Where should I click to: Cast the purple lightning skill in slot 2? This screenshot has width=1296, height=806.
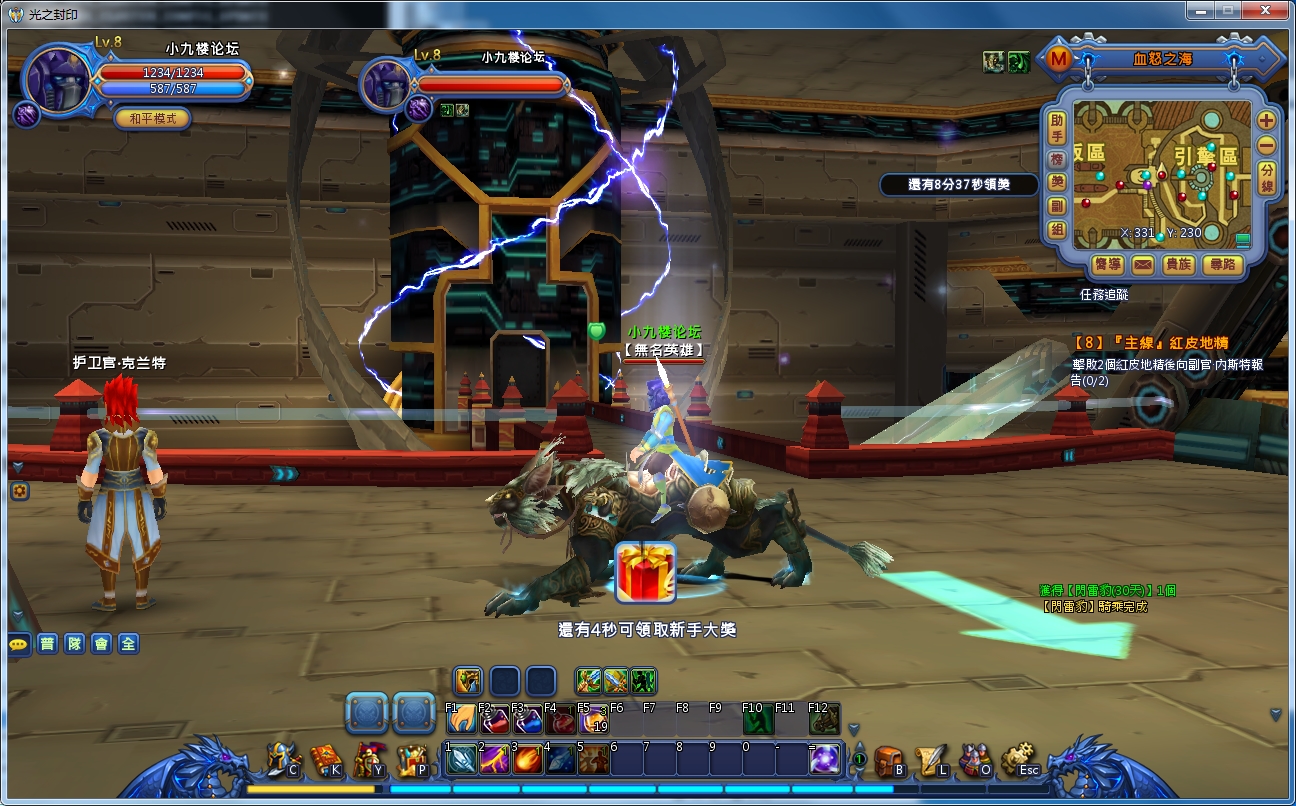494,759
